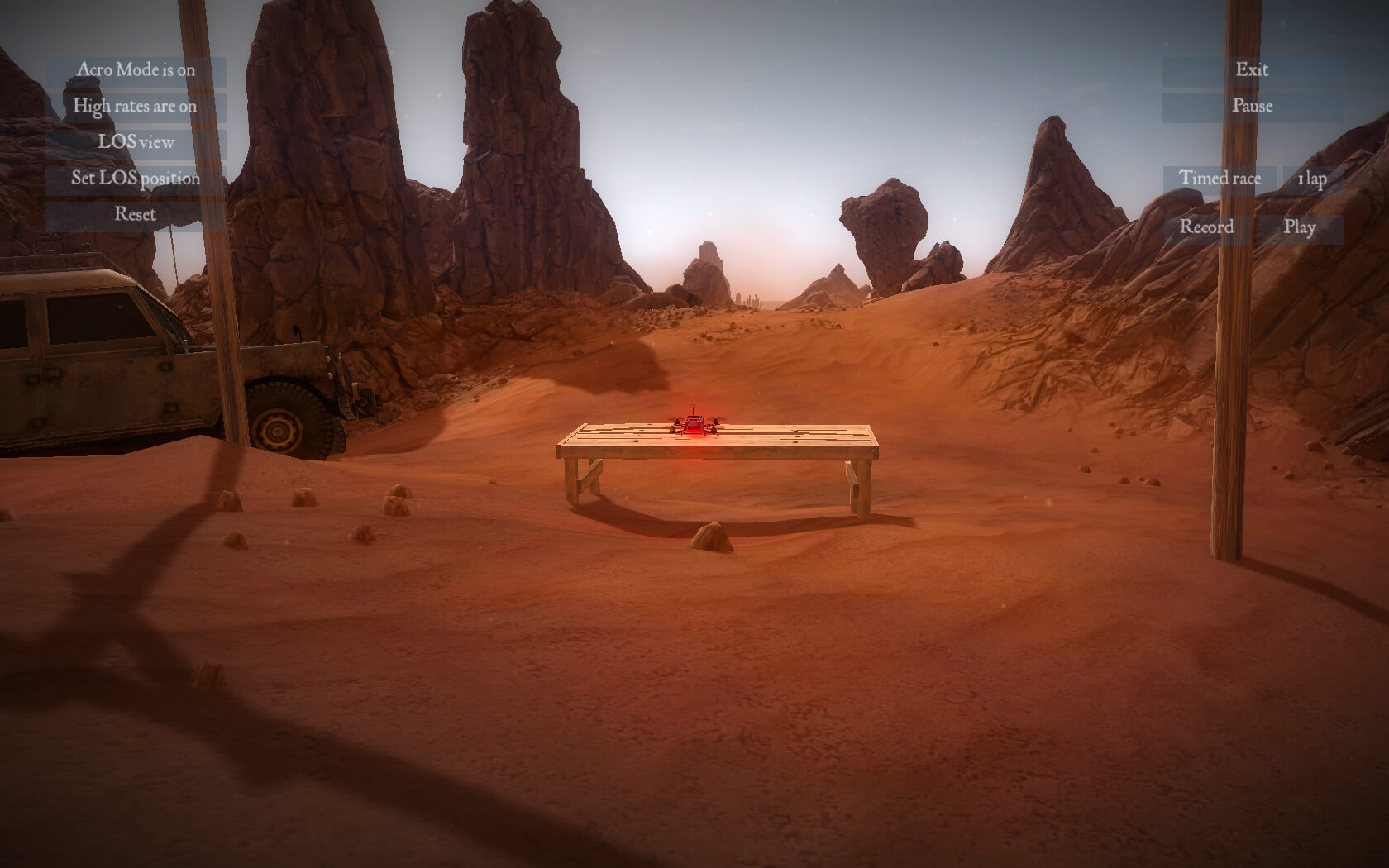Change the 1 lap count
1389x868 pixels.
(1312, 179)
